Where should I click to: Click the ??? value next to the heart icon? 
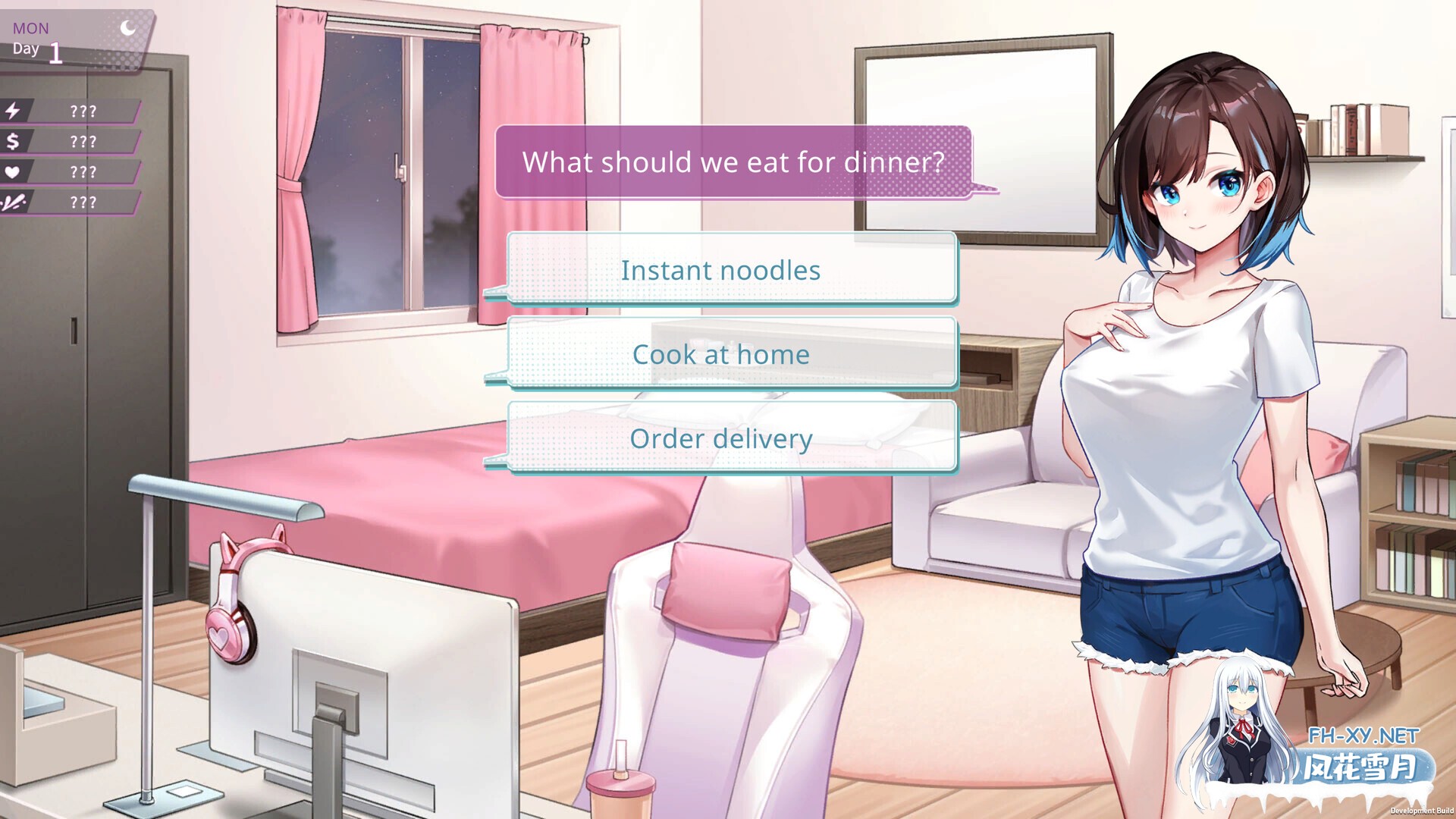82,172
